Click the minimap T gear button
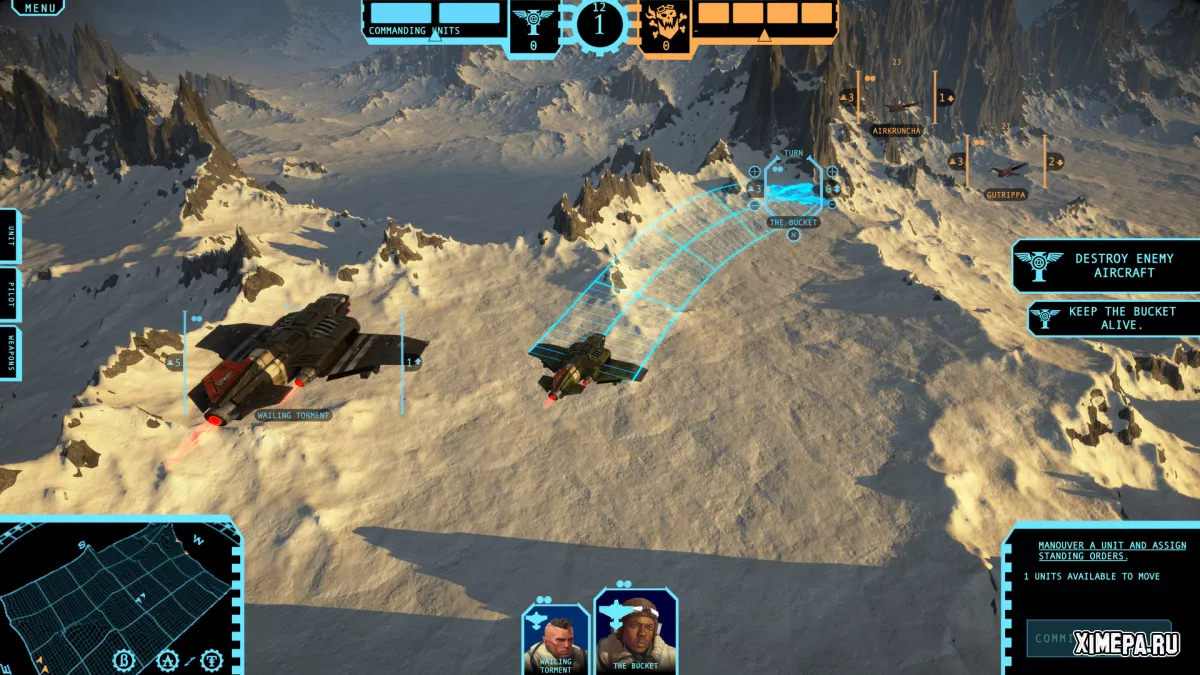Viewport: 1200px width, 675px height. 212,660
